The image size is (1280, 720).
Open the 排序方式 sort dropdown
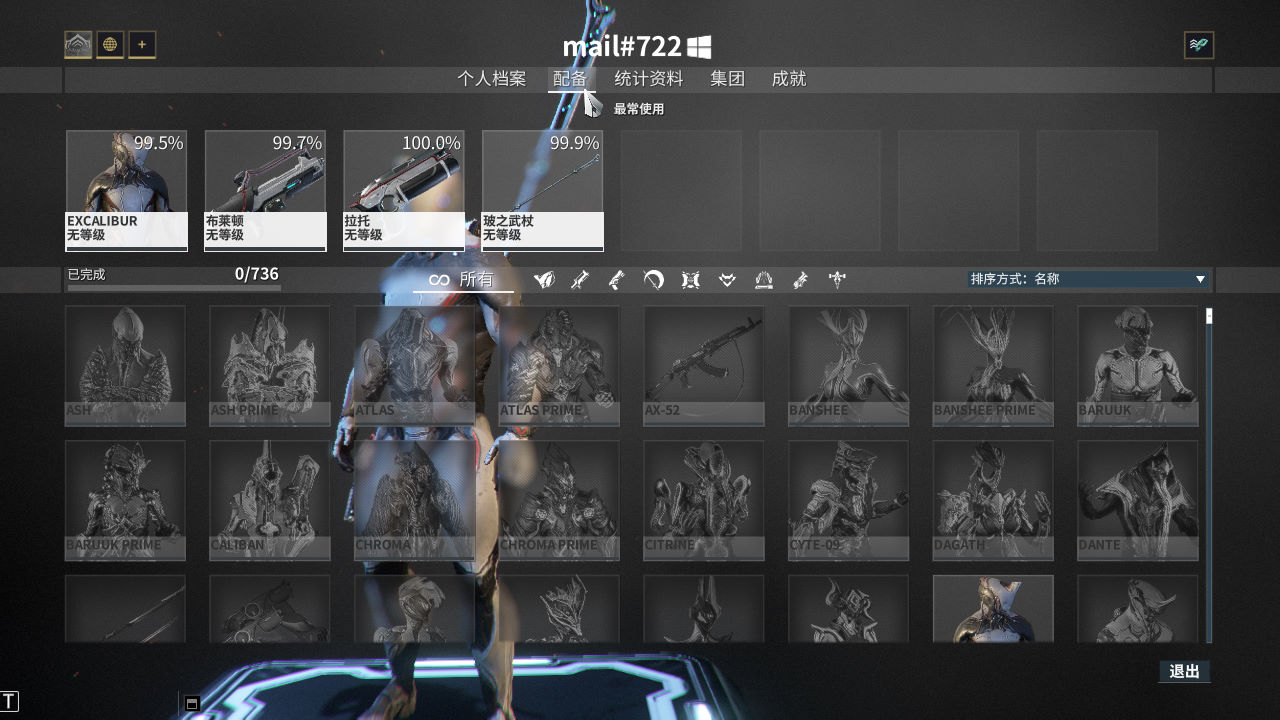point(1088,279)
